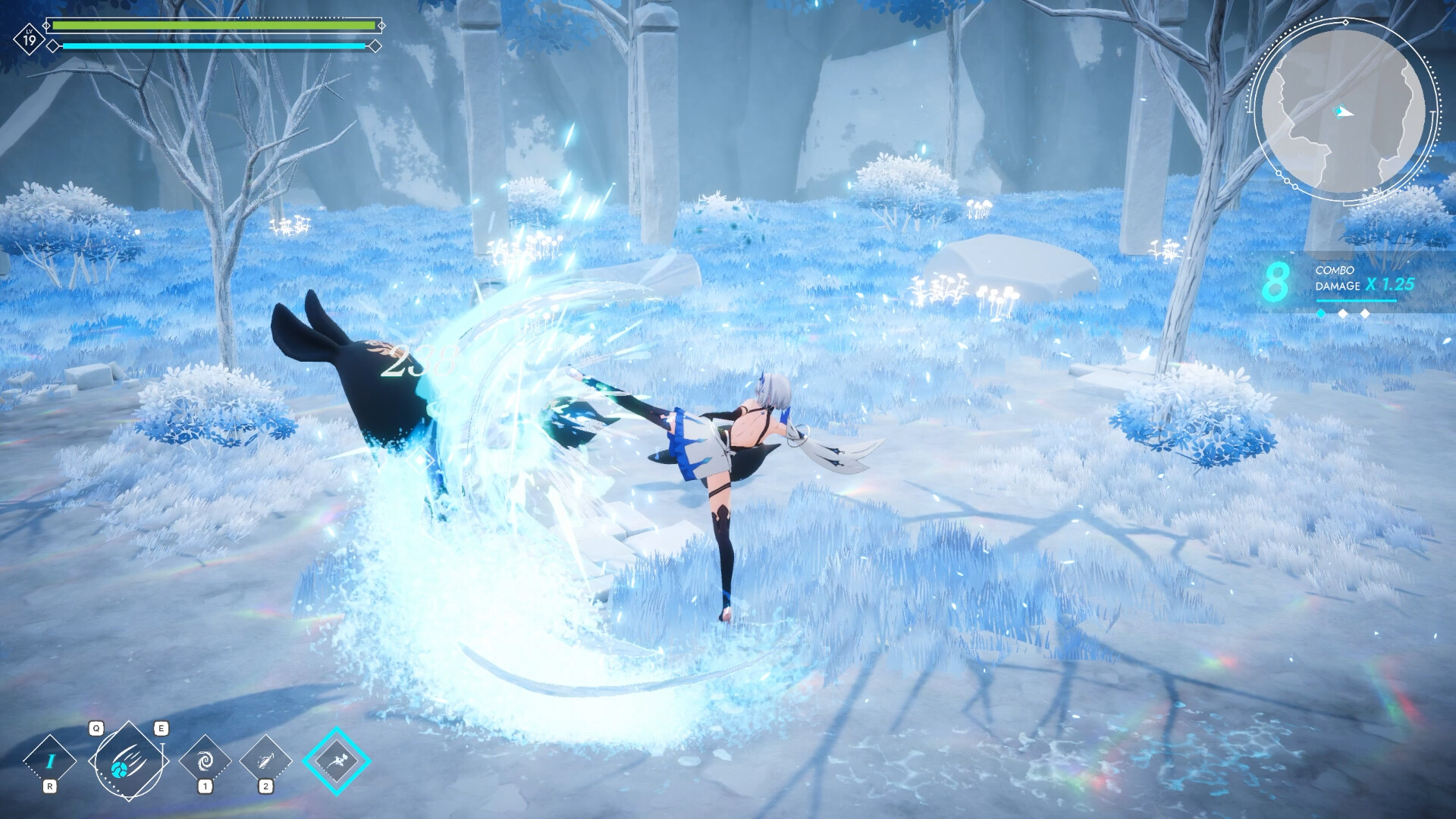Click the player arrow on the minimap
This screenshot has height=819, width=1456.
pyautogui.click(x=1341, y=112)
